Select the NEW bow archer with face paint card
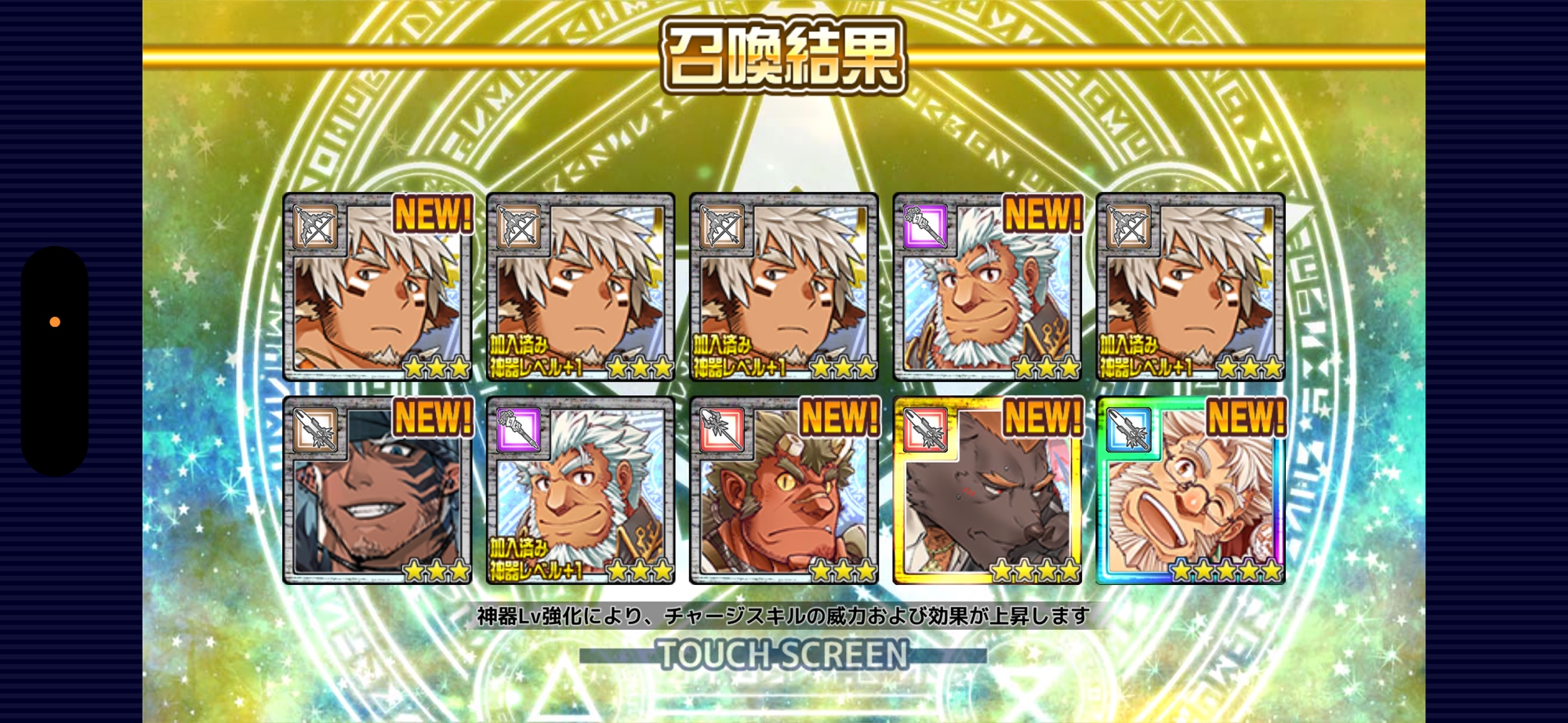 click(377, 287)
